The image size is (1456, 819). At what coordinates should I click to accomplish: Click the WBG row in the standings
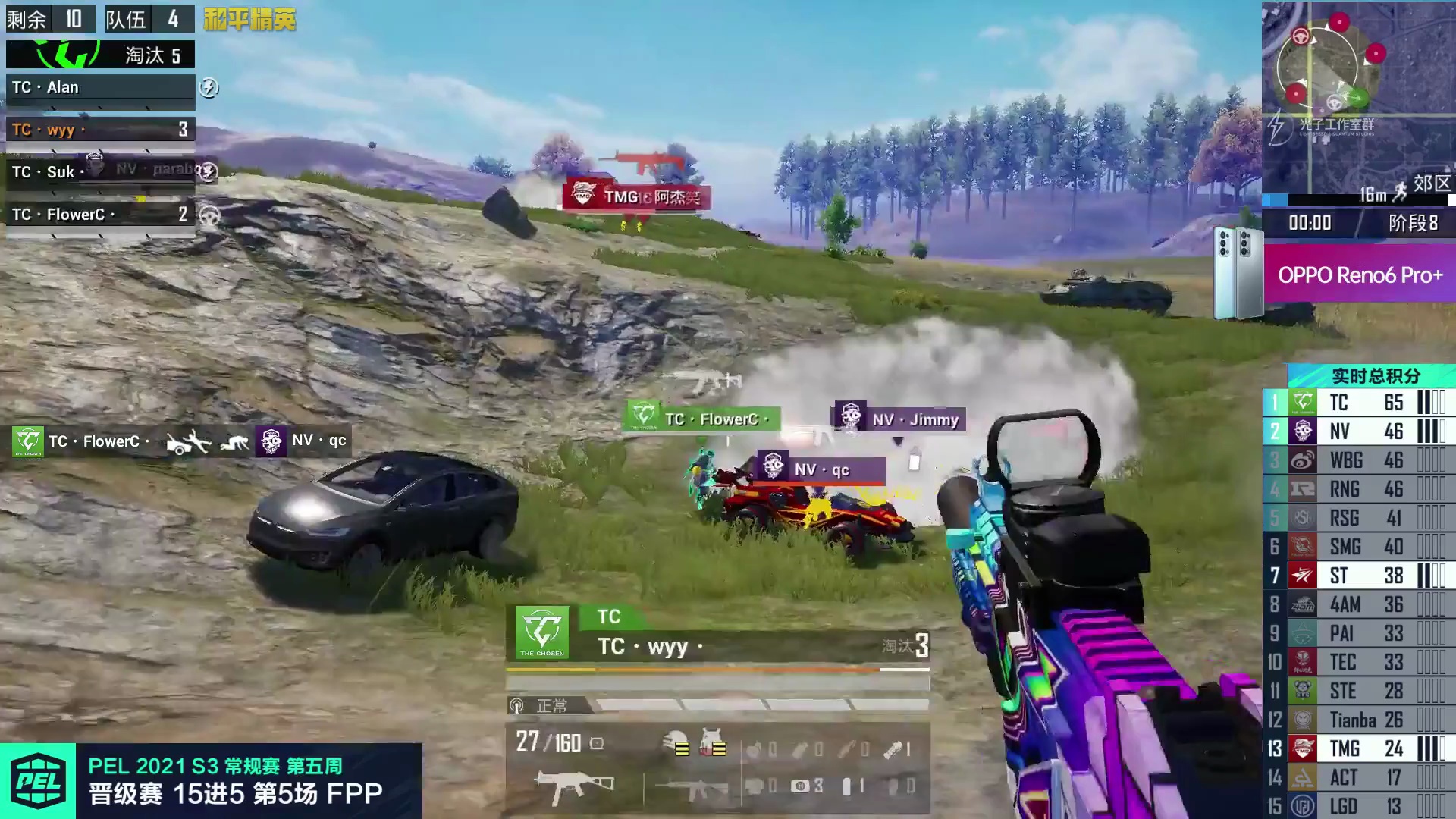1357,460
